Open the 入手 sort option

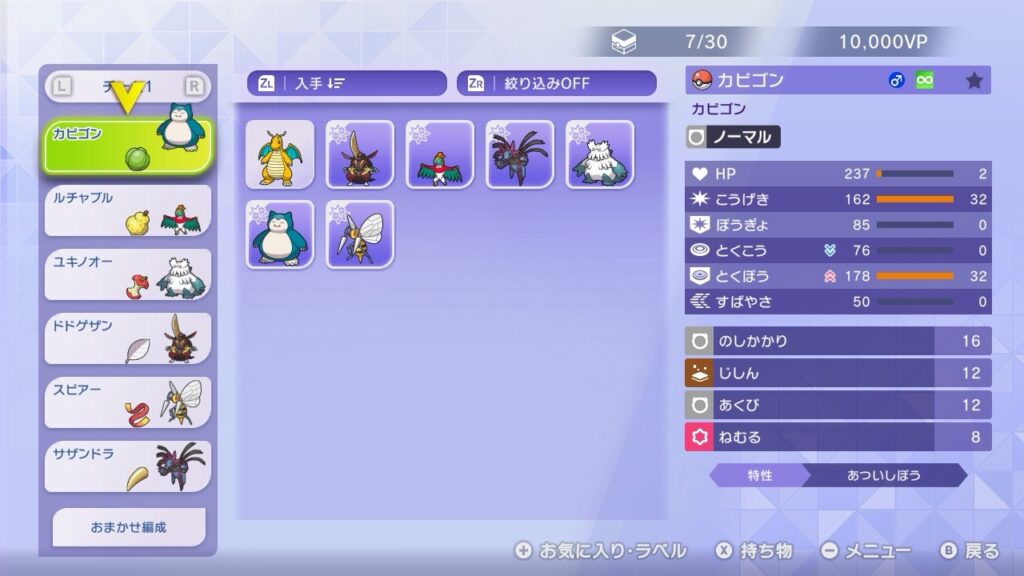(346, 83)
